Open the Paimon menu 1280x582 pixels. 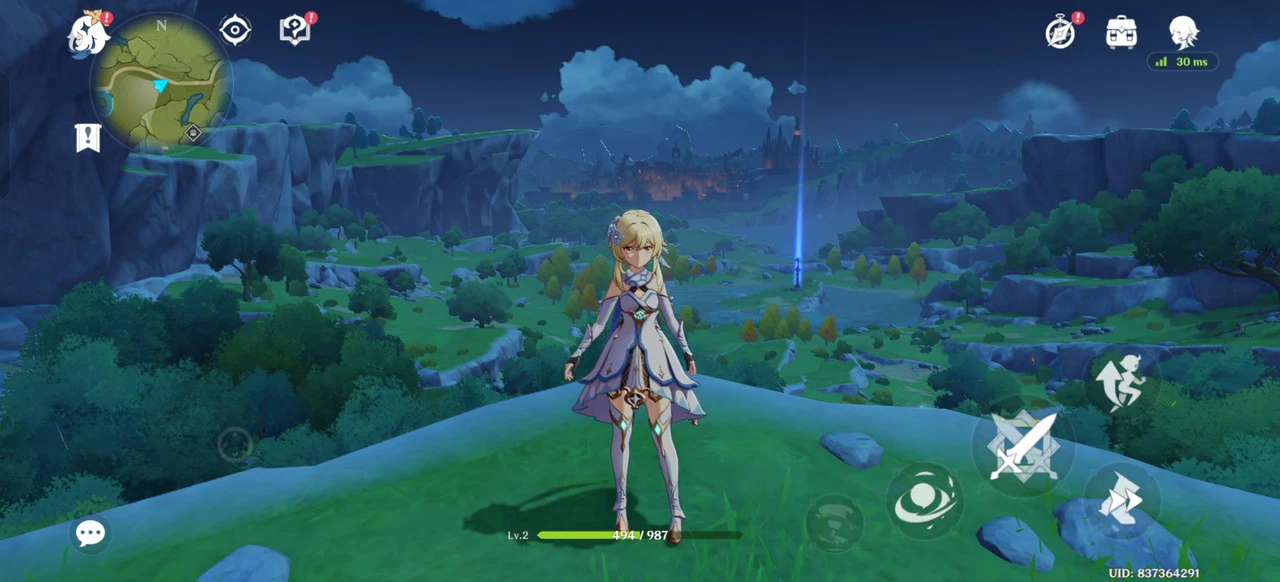88,35
